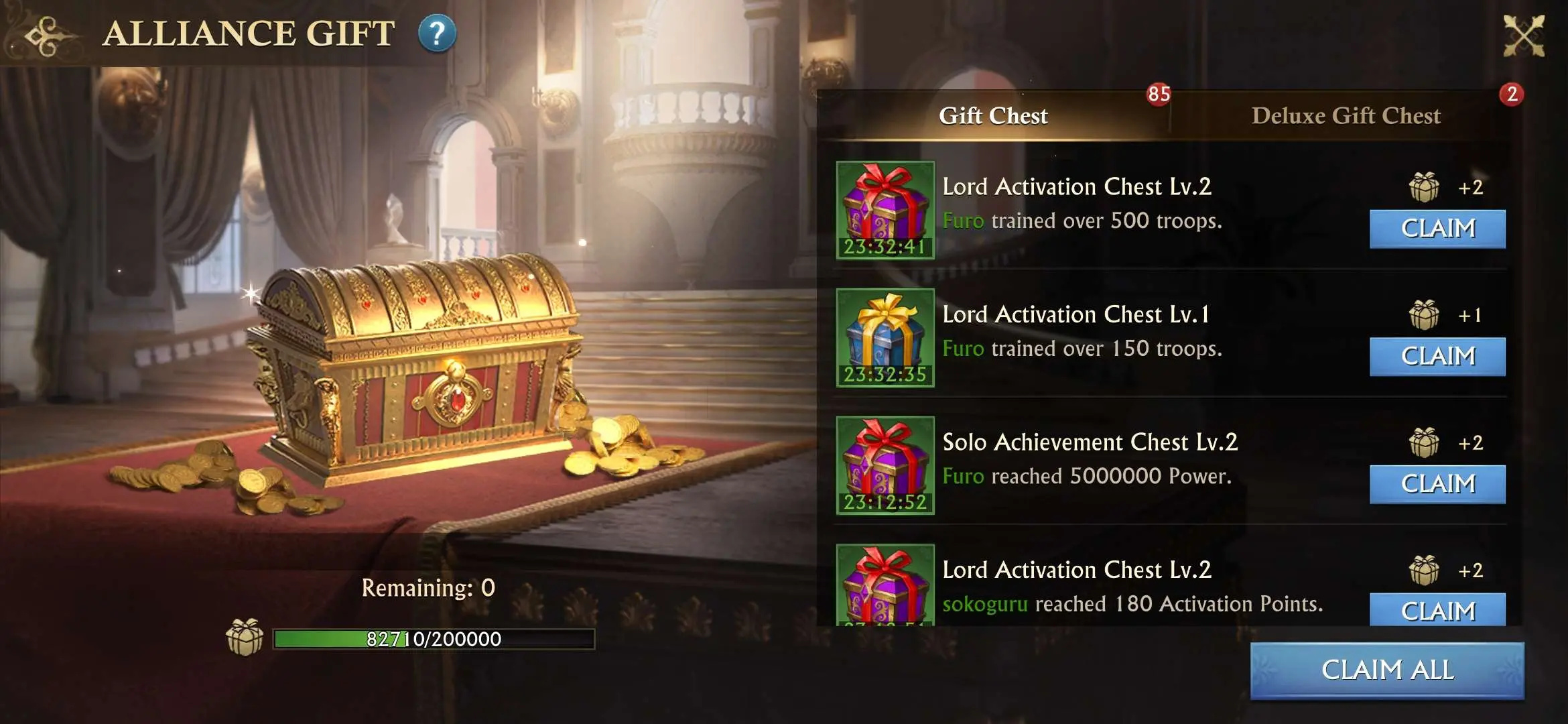This screenshot has width=1568, height=724.
Task: Tap the help question mark icon
Action: pyautogui.click(x=437, y=35)
